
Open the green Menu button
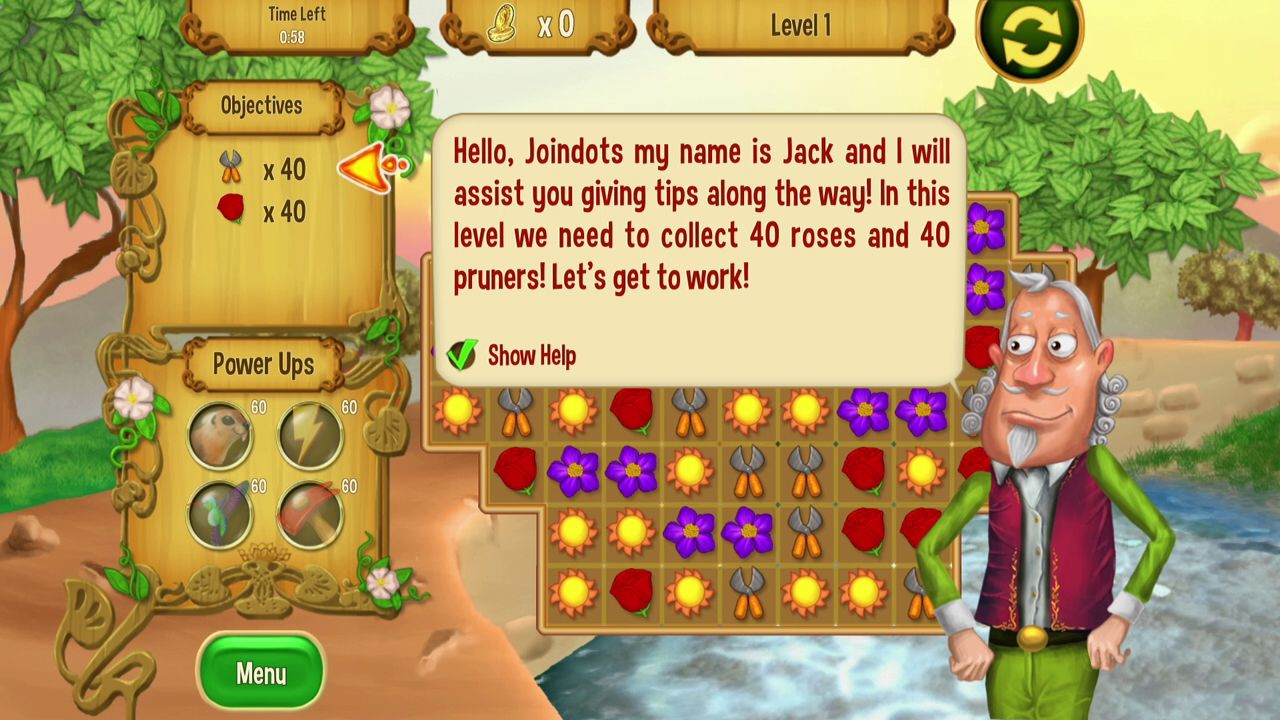click(261, 673)
